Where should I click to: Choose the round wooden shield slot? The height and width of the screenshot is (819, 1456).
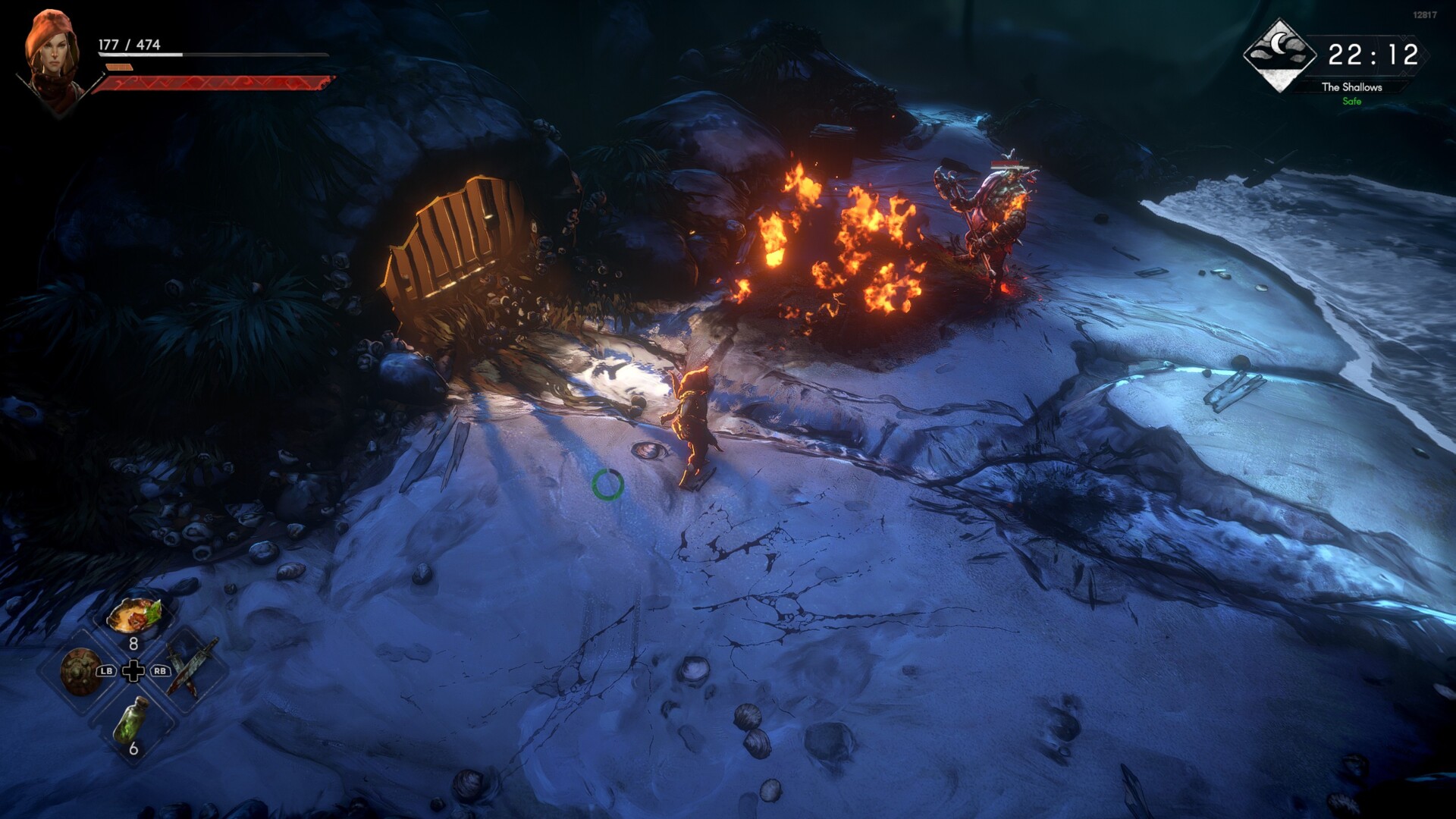click(79, 671)
